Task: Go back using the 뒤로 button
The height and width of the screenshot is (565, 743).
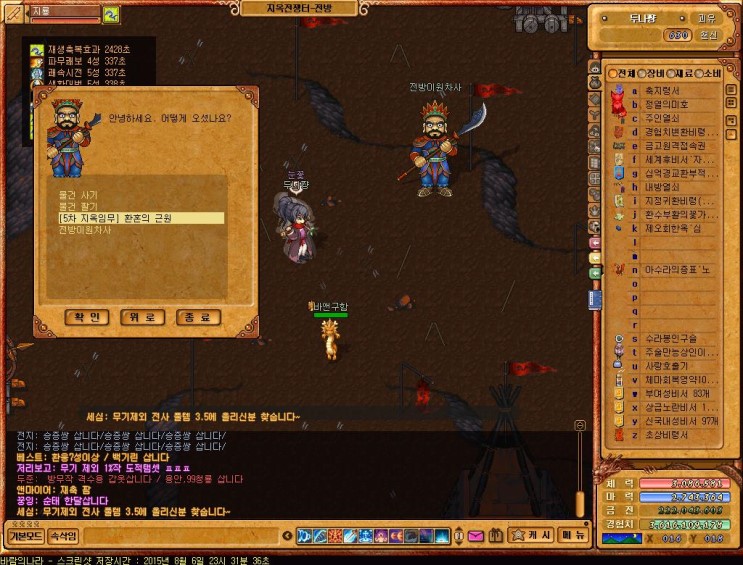Action: coord(143,317)
